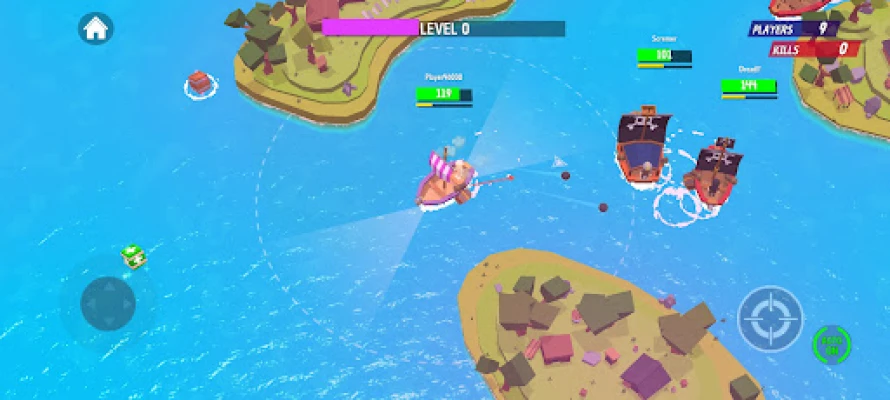Tap the home button
The height and width of the screenshot is (400, 890).
[95, 28]
